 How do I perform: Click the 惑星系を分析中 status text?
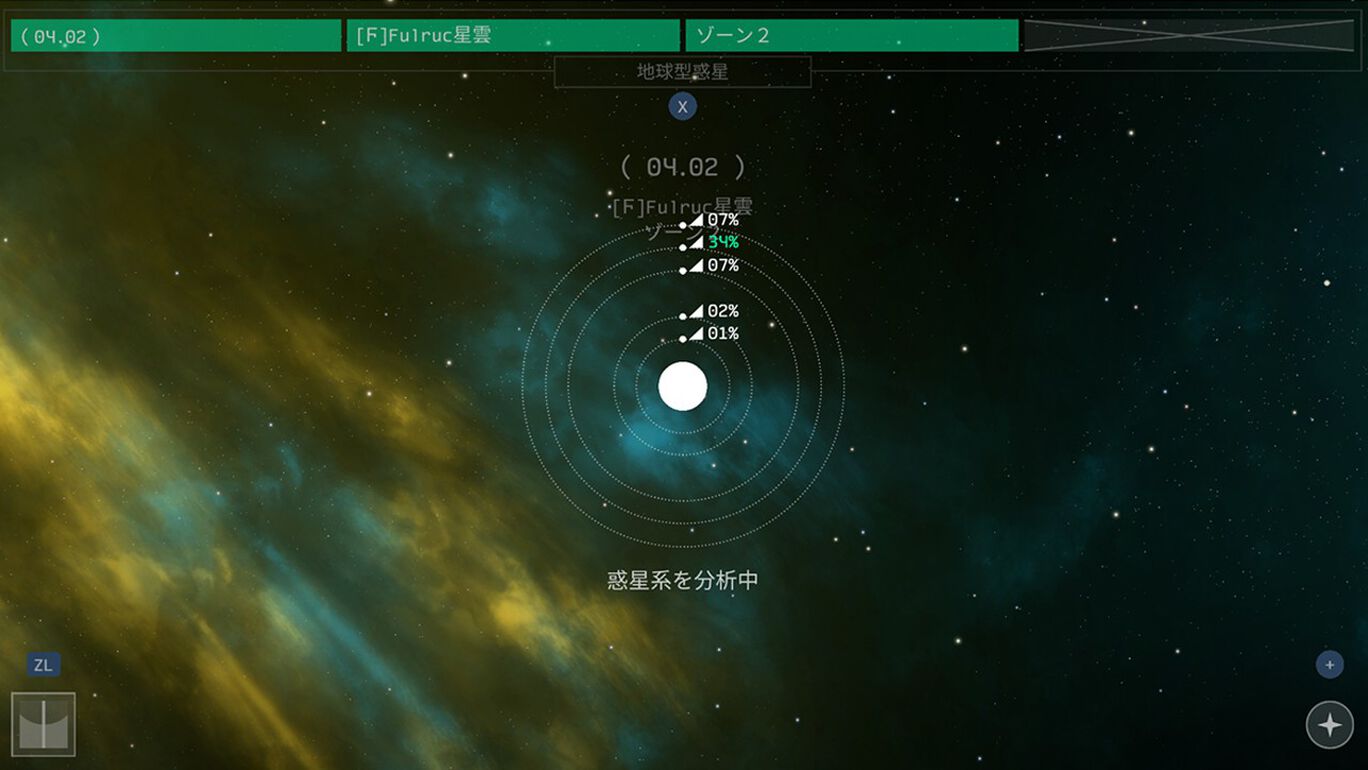click(683, 578)
